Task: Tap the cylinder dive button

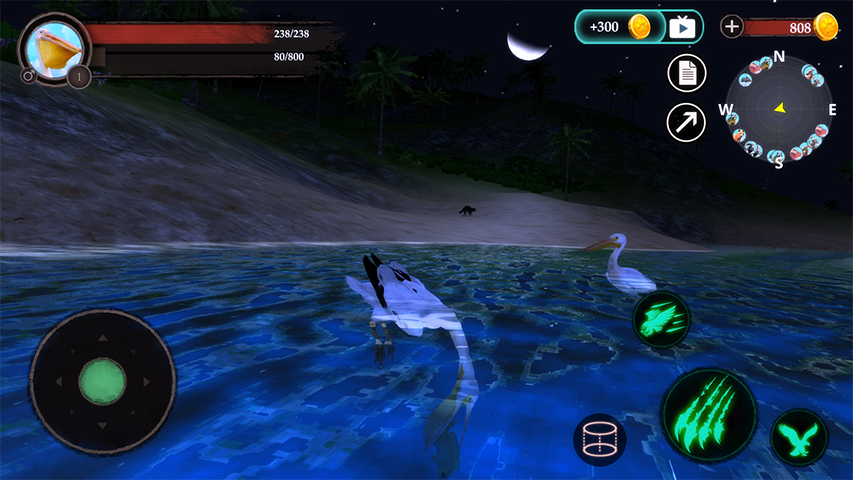Action: tap(600, 440)
